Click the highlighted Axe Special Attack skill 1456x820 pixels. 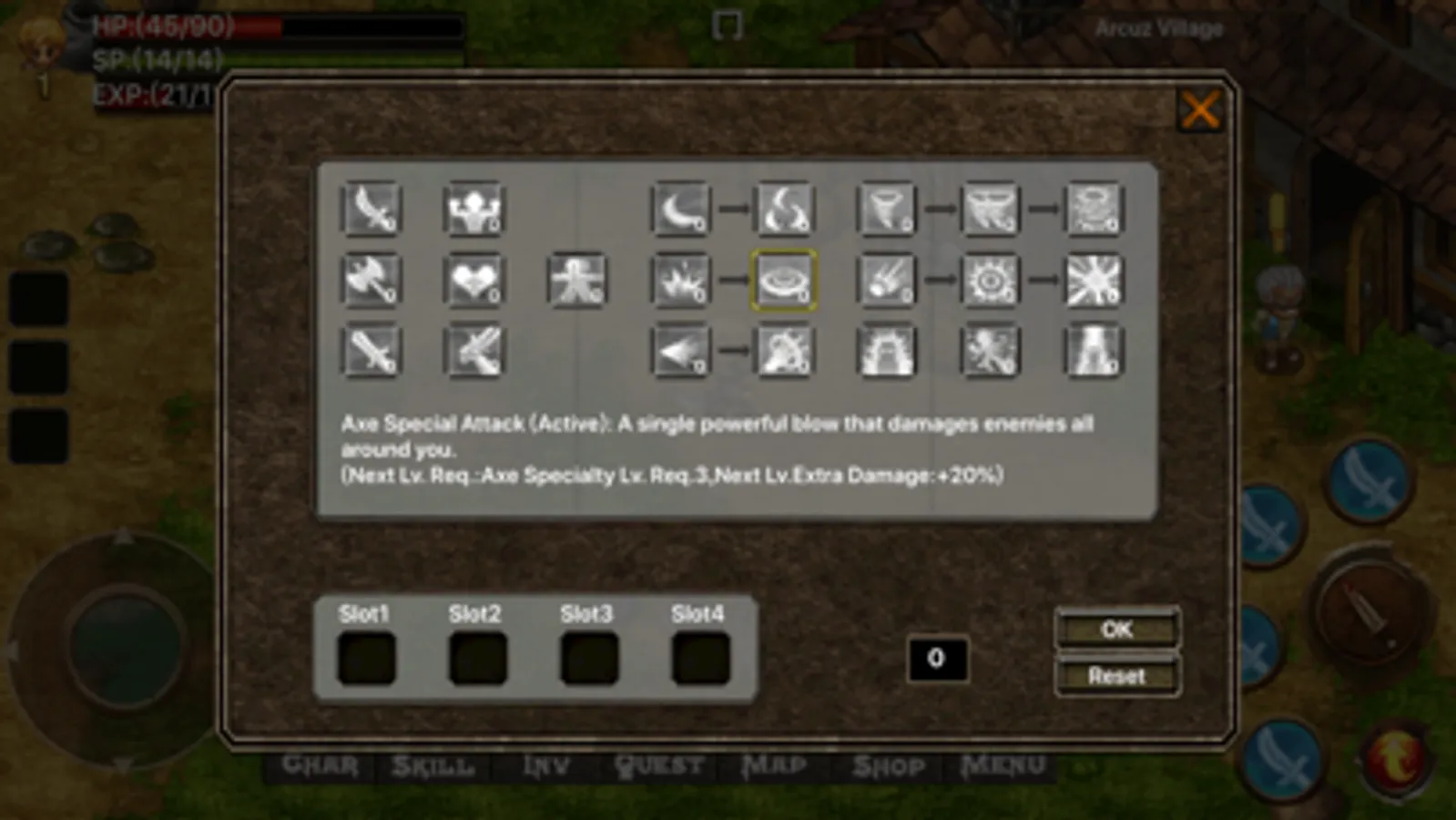[x=785, y=282]
